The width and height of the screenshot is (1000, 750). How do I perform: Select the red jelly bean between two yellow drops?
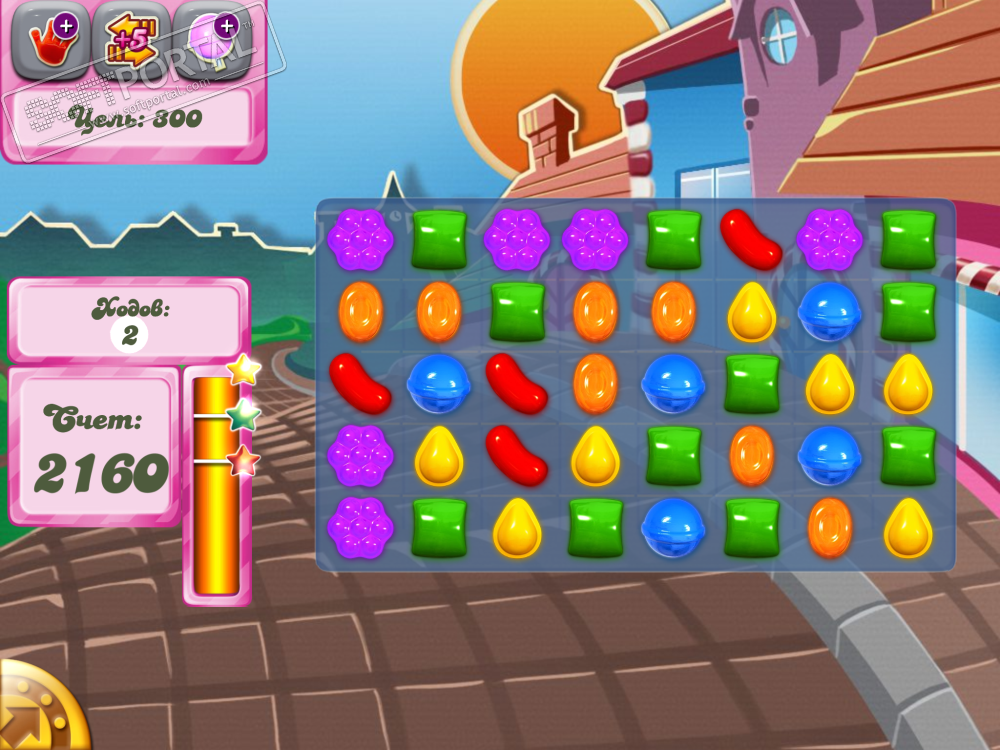(x=516, y=455)
